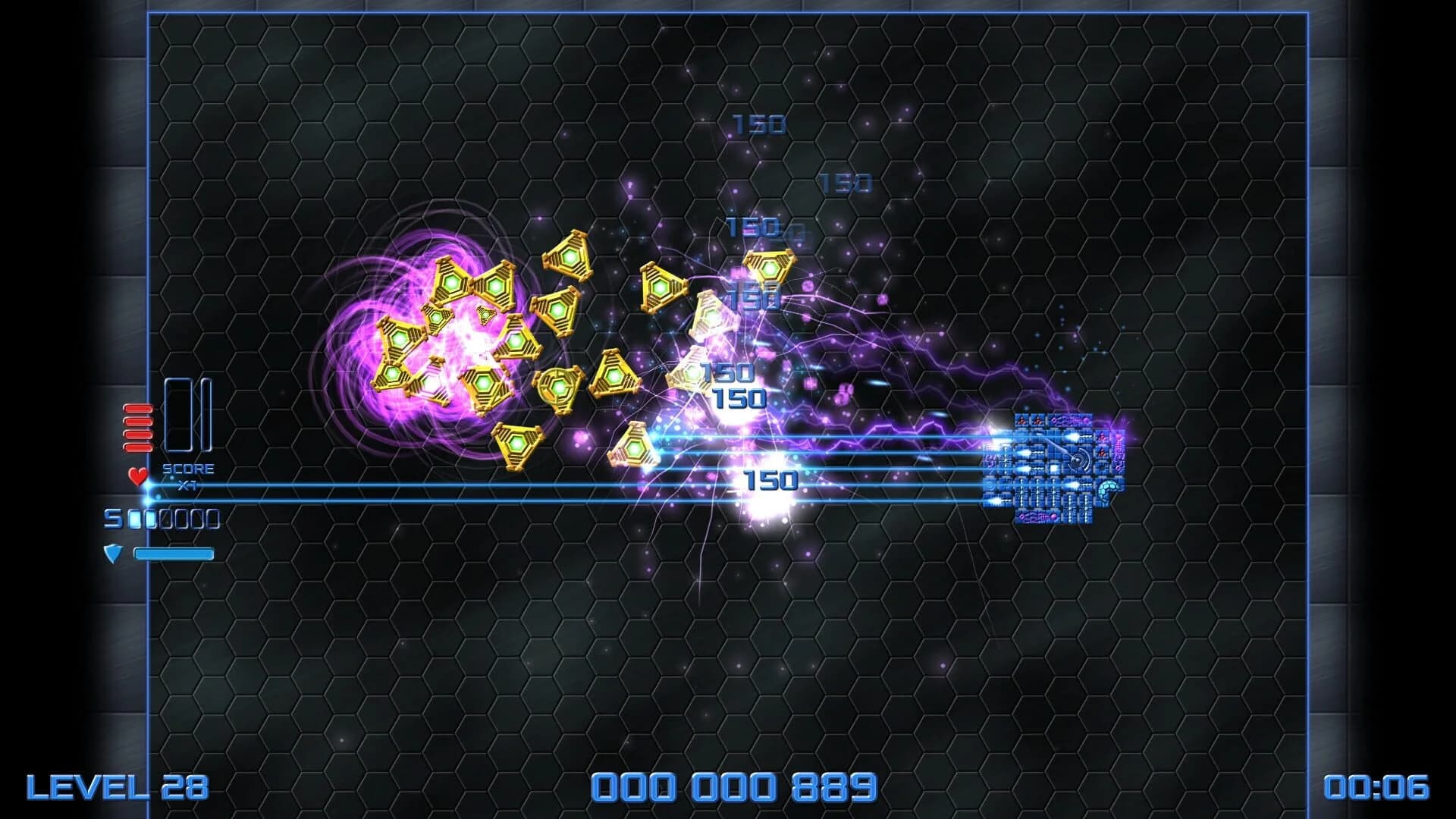Click the S 000000 score counter
This screenshot has height=819, width=1456.
point(162,520)
